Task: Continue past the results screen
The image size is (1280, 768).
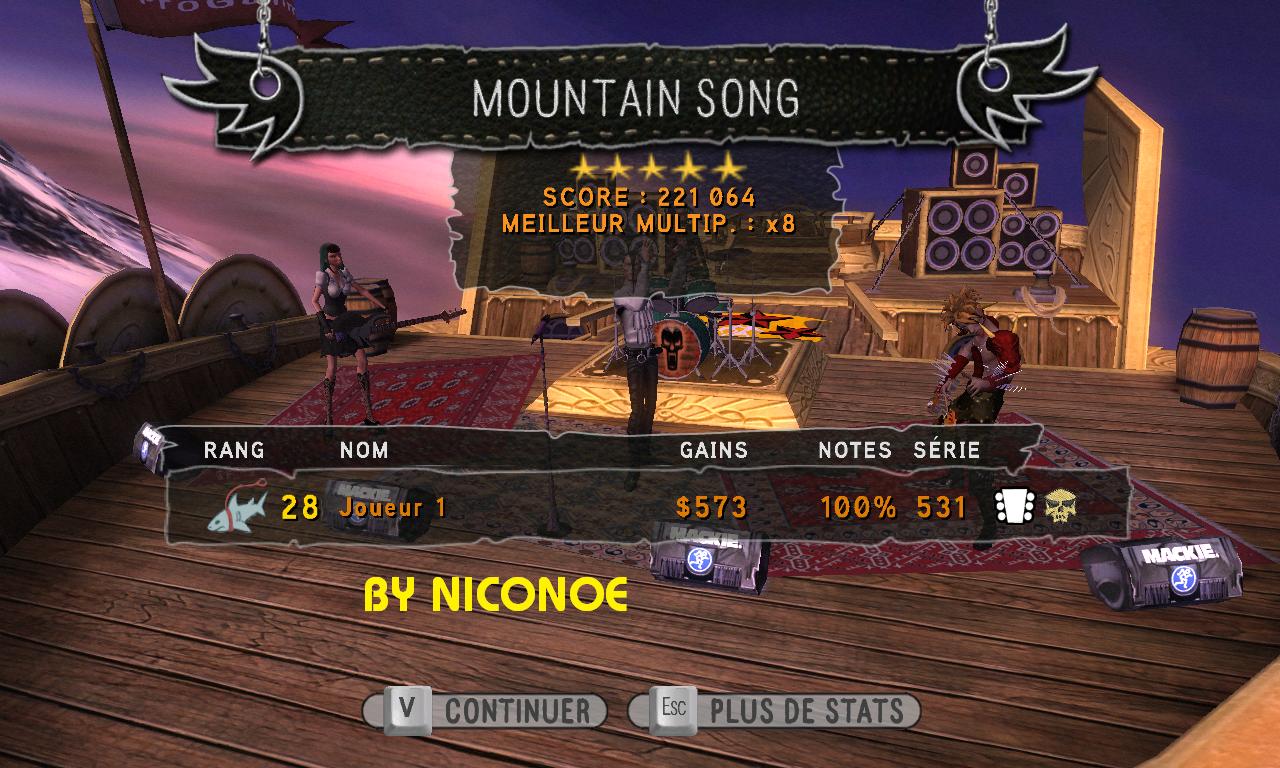Action: click(486, 711)
